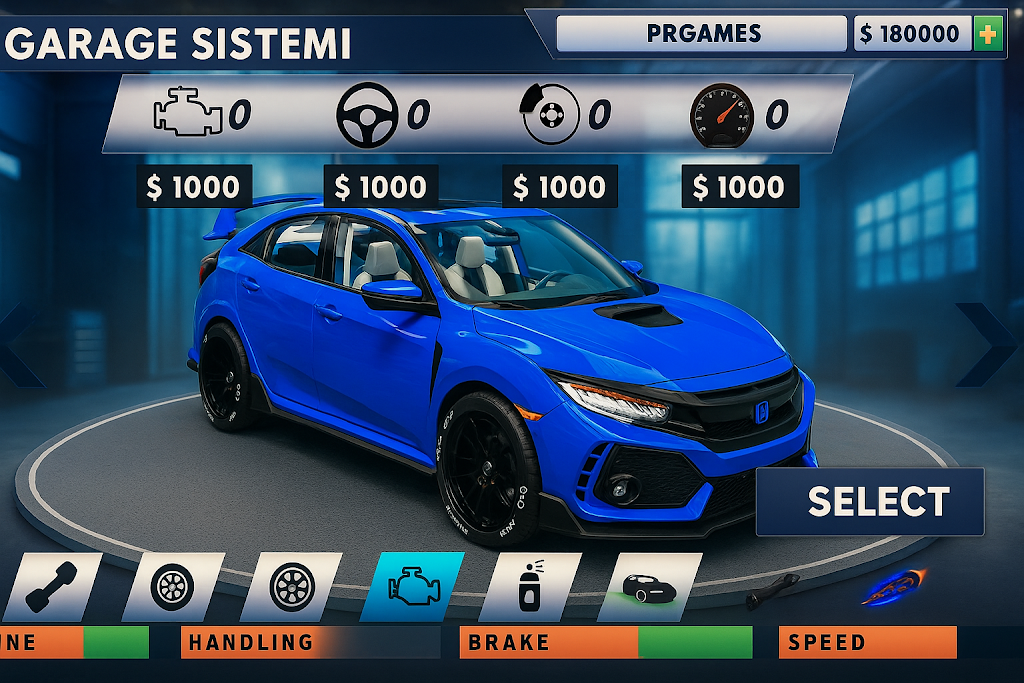Purchase the $1000 upgrade under the speedometer
The width and height of the screenshot is (1024, 683).
tap(739, 187)
